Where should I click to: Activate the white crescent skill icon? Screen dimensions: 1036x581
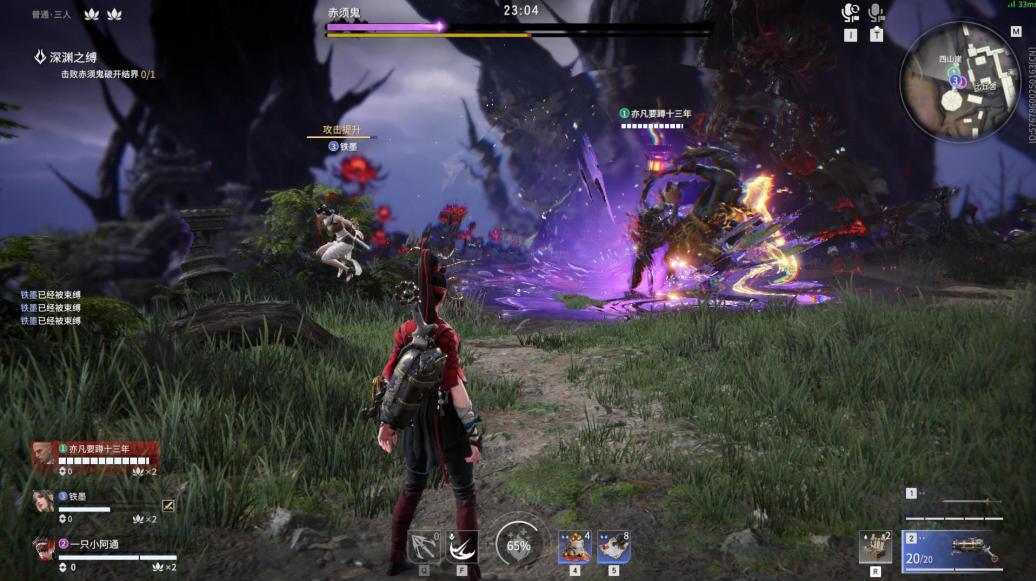tap(462, 547)
